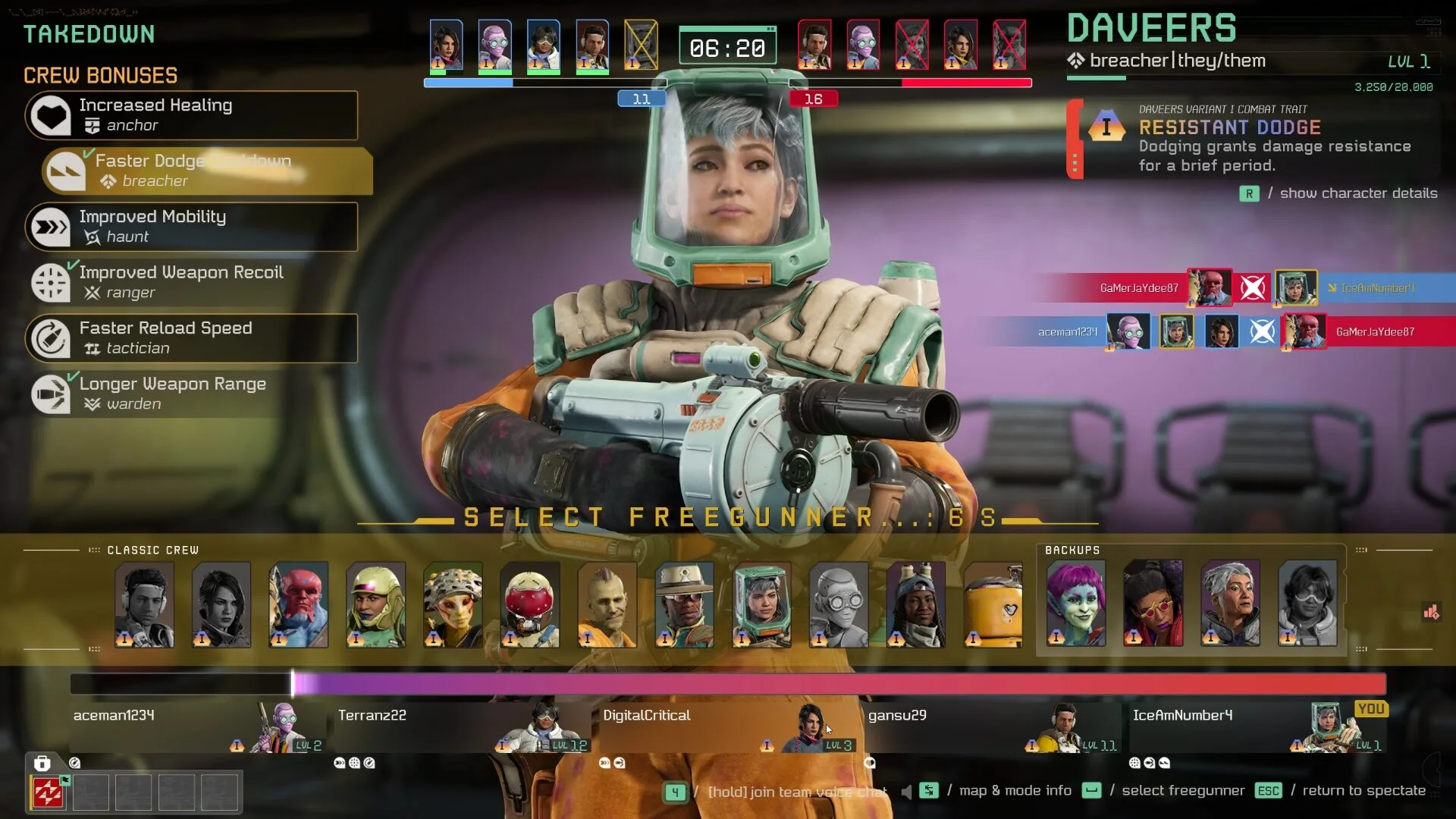This screenshot has width=1456, height=819.
Task: Select the freegunner wearing headphones
Action: pos(144,604)
